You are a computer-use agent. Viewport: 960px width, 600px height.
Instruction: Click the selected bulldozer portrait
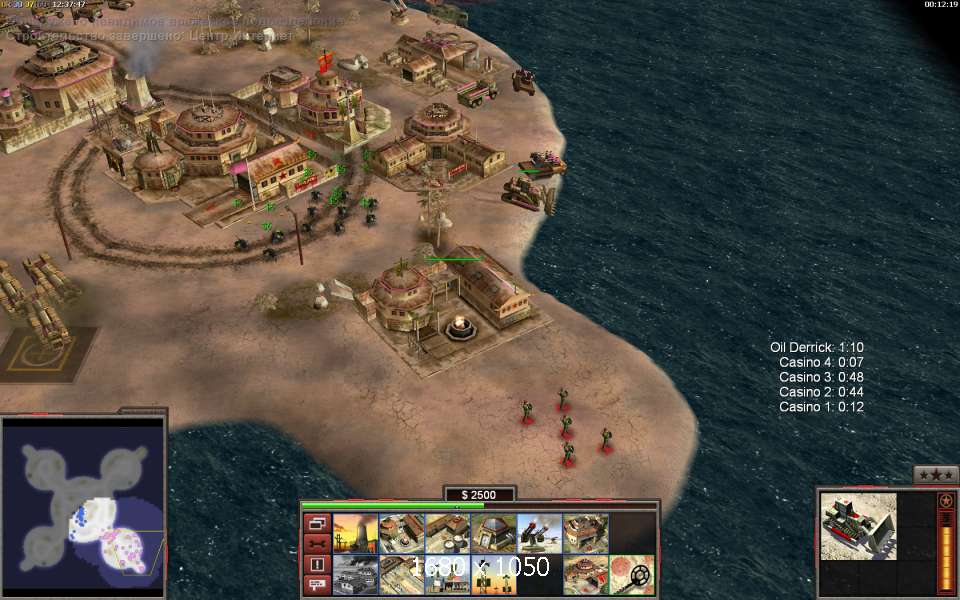(858, 526)
